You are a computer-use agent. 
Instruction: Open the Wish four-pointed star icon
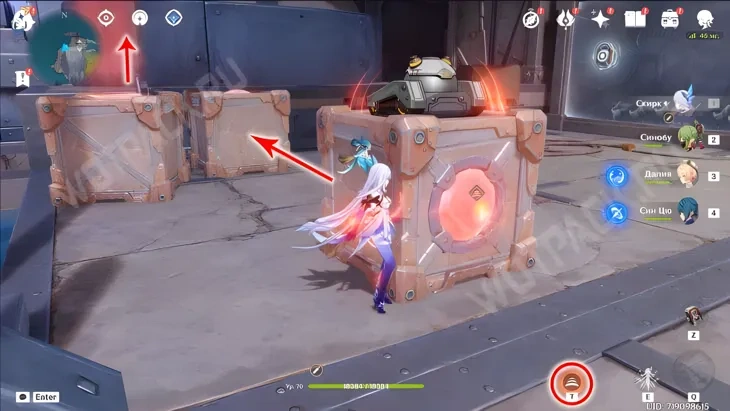pos(600,18)
